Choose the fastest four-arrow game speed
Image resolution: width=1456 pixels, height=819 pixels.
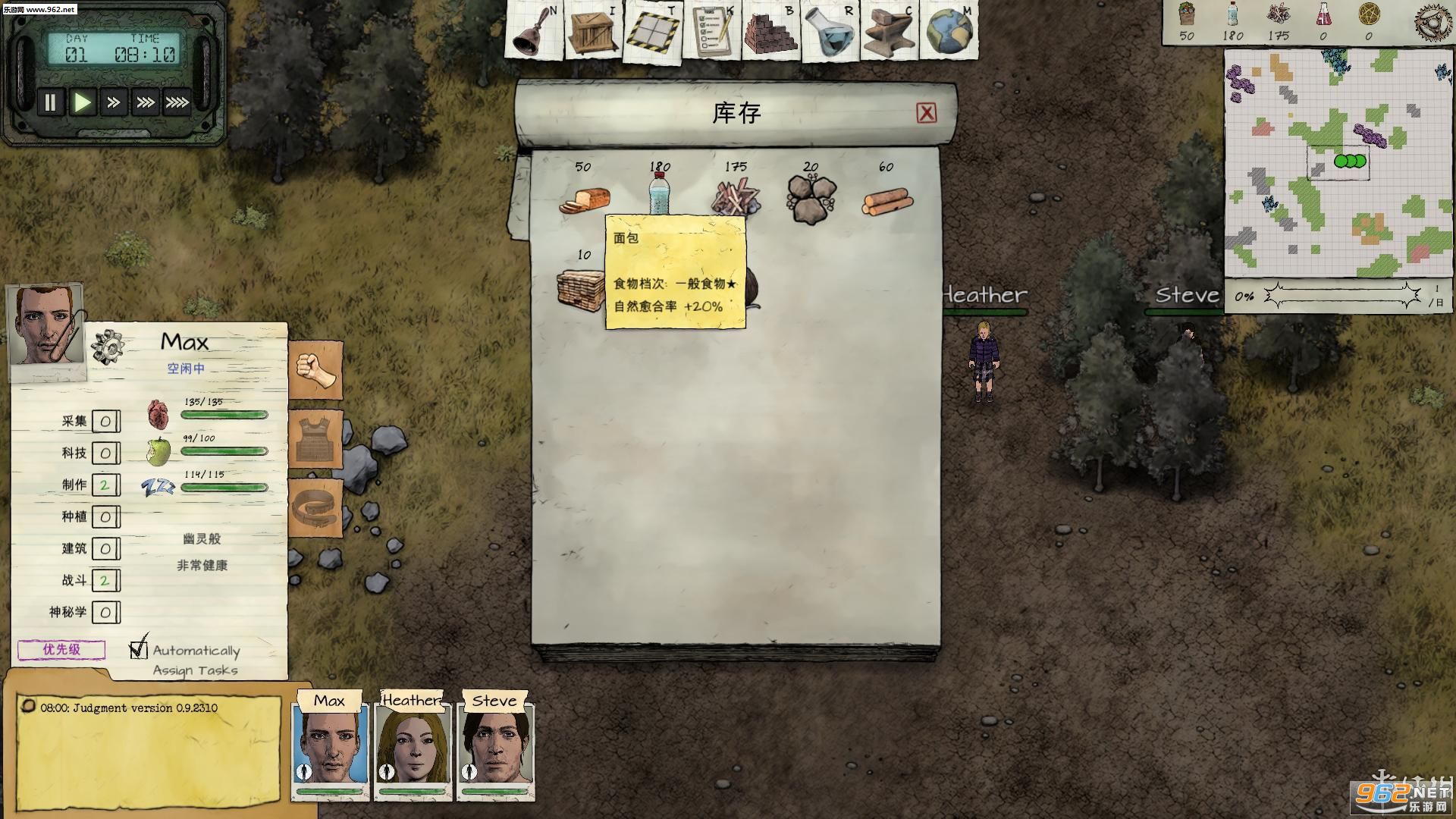point(177,102)
